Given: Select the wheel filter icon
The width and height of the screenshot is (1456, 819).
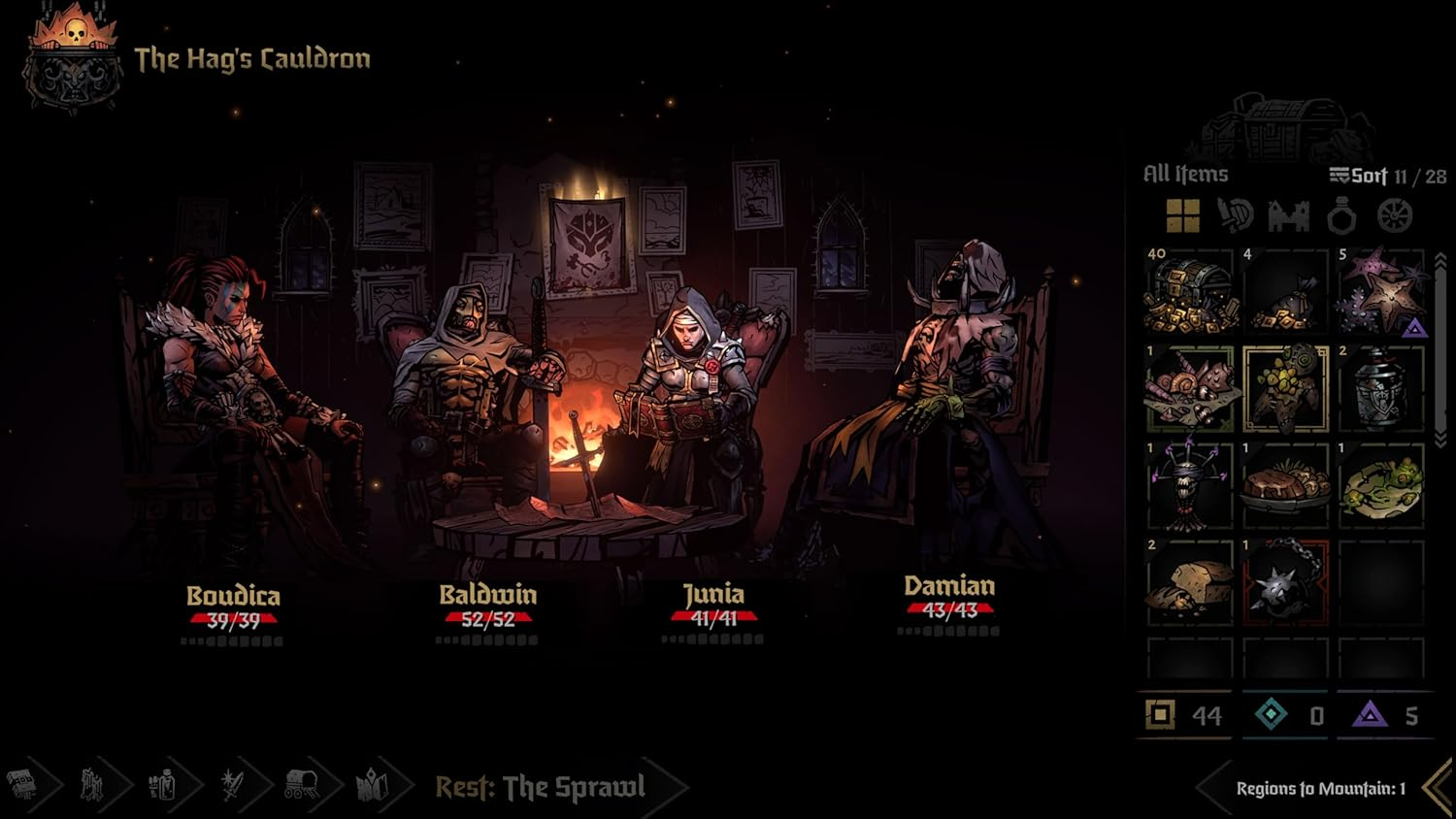Looking at the screenshot, I should pos(1395,214).
